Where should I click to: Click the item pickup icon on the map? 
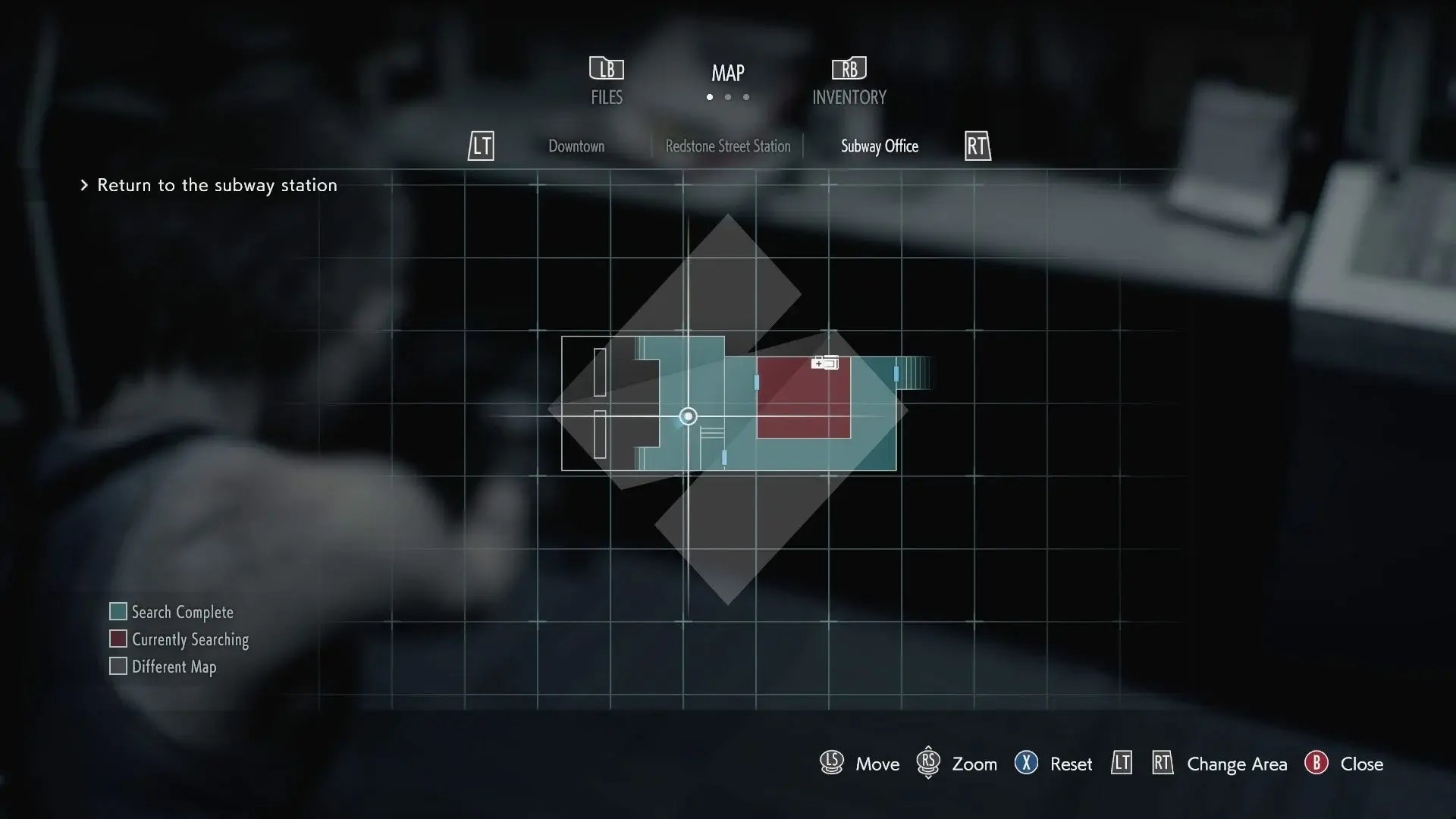click(826, 363)
